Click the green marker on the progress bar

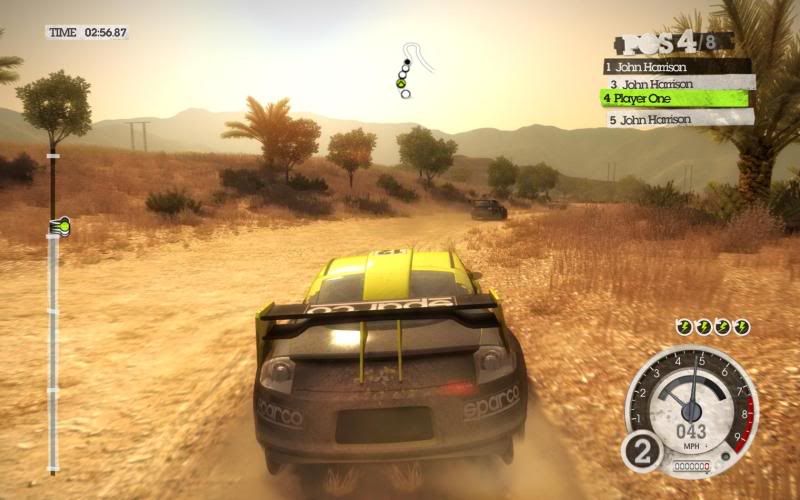[x=59, y=226]
